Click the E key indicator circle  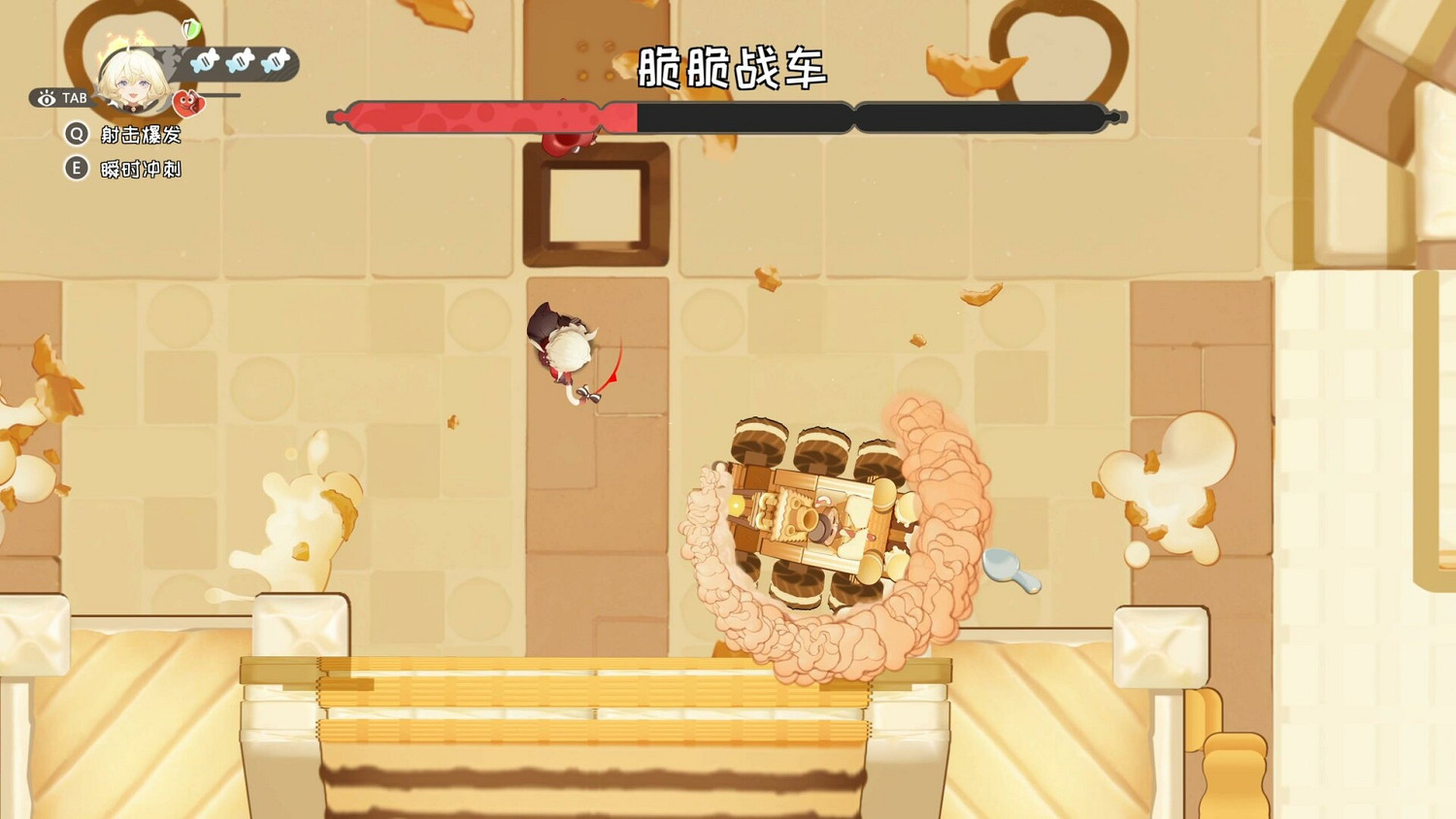pyautogui.click(x=76, y=167)
